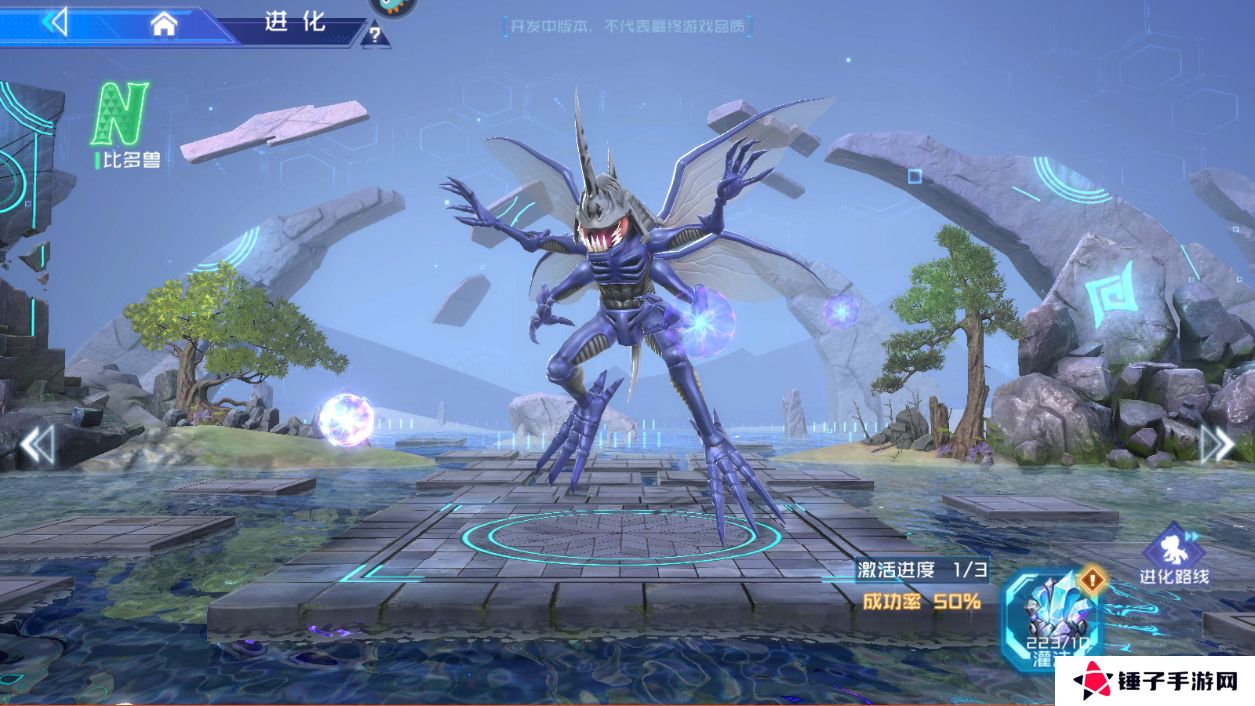Open the 进化路线 evolution route

(1174, 555)
